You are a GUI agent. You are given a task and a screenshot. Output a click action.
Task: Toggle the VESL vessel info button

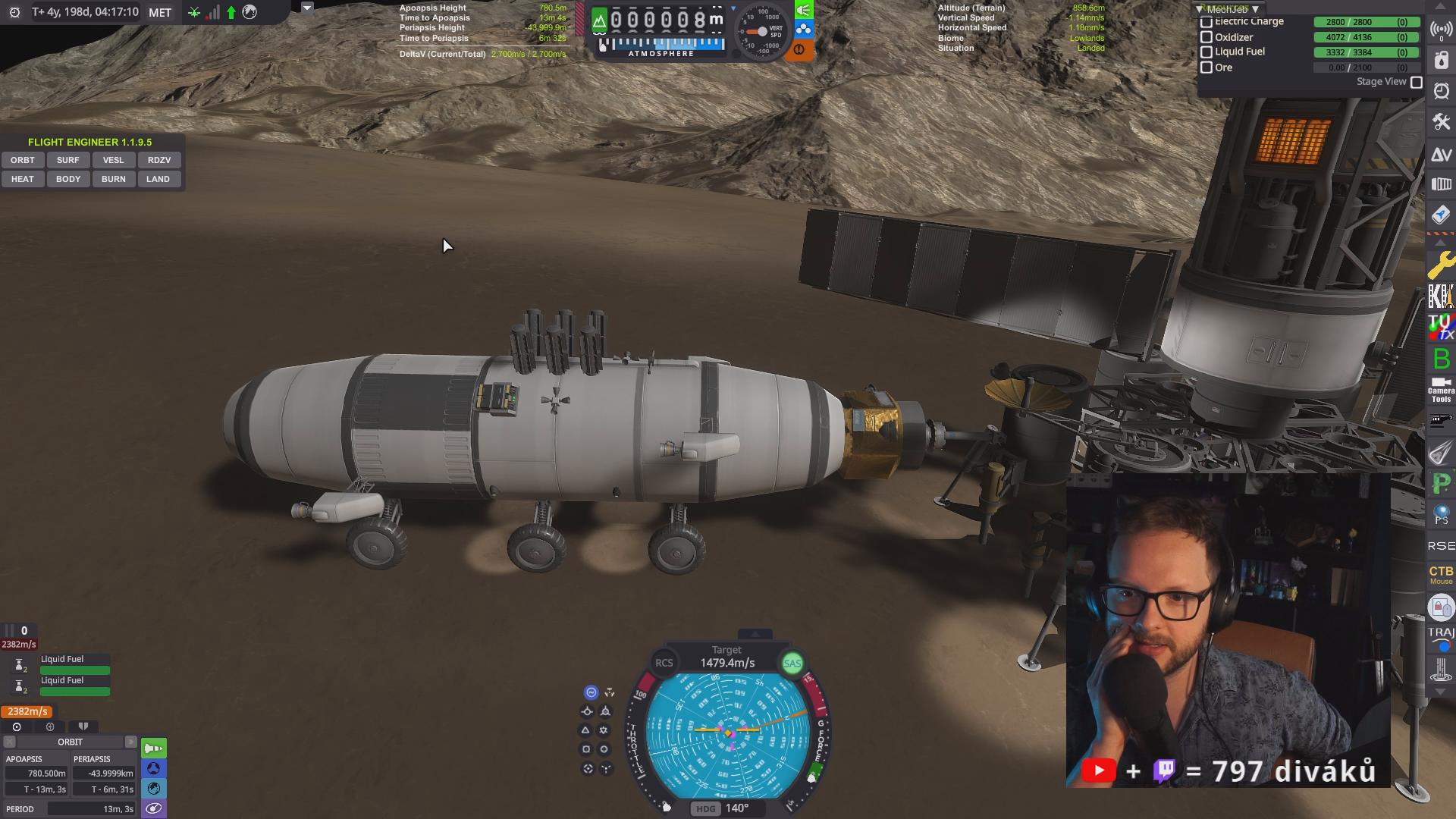pos(113,160)
